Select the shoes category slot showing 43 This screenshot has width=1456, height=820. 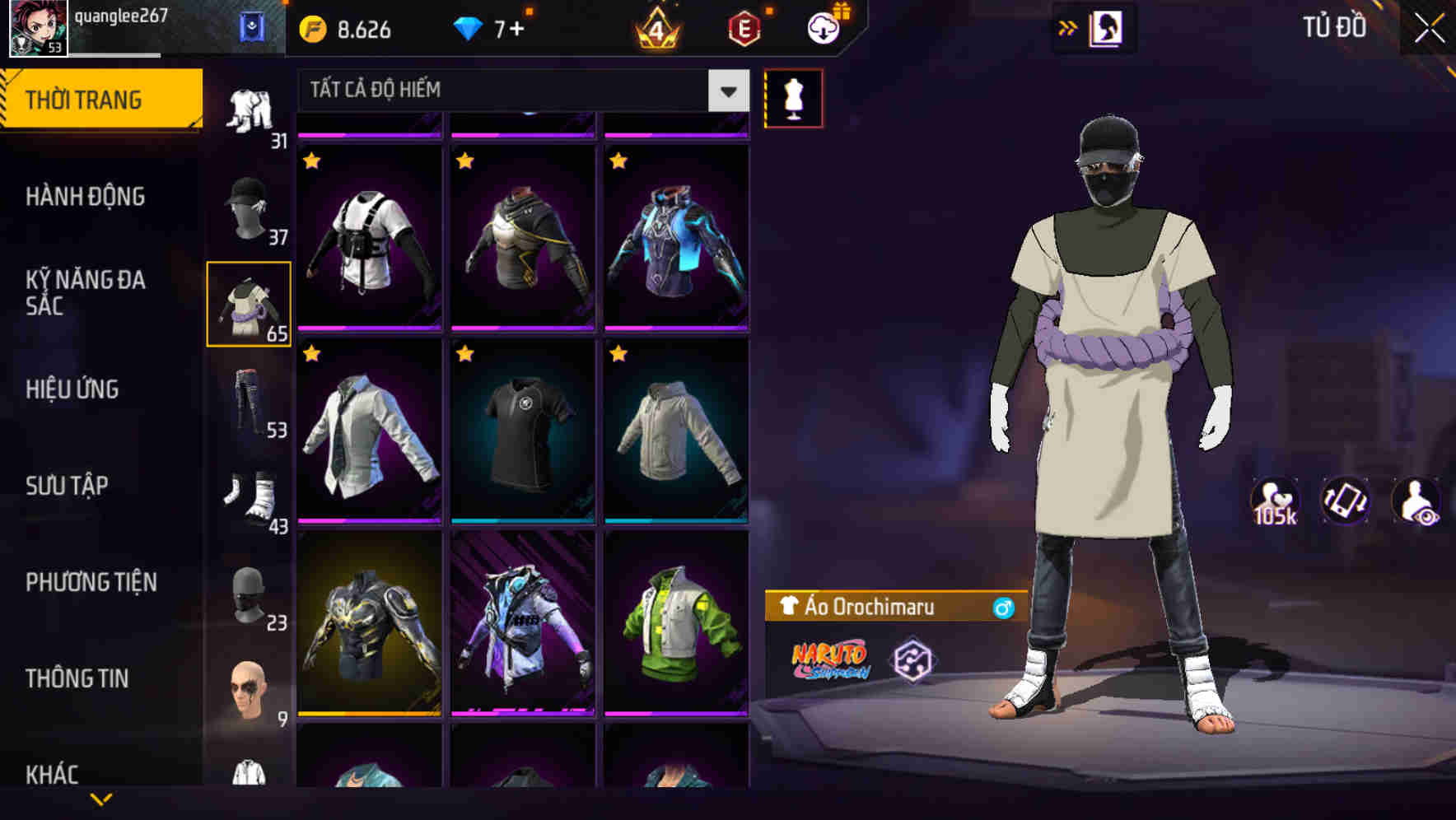(249, 494)
